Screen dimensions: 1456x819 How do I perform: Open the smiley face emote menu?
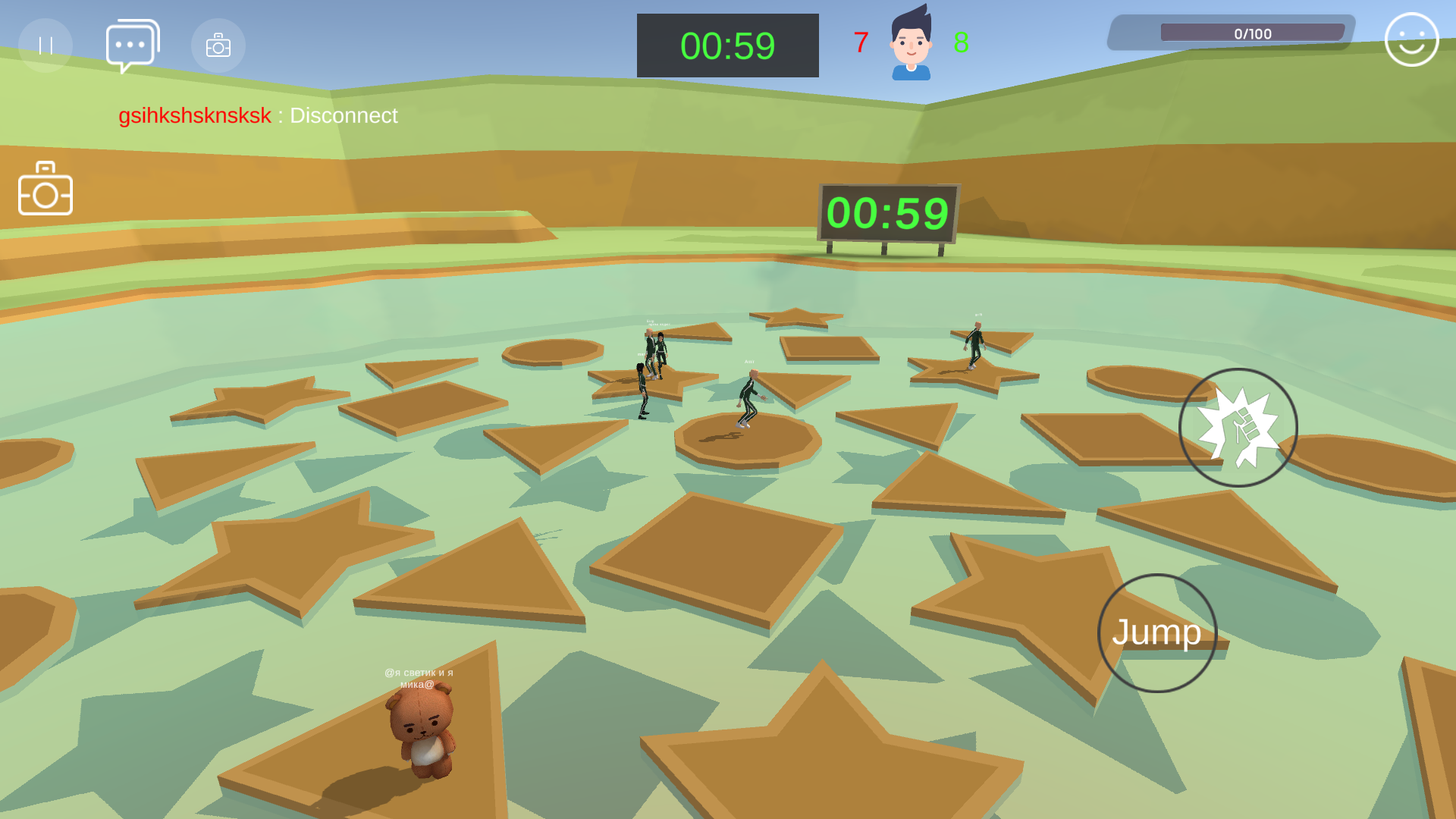pos(1411,40)
